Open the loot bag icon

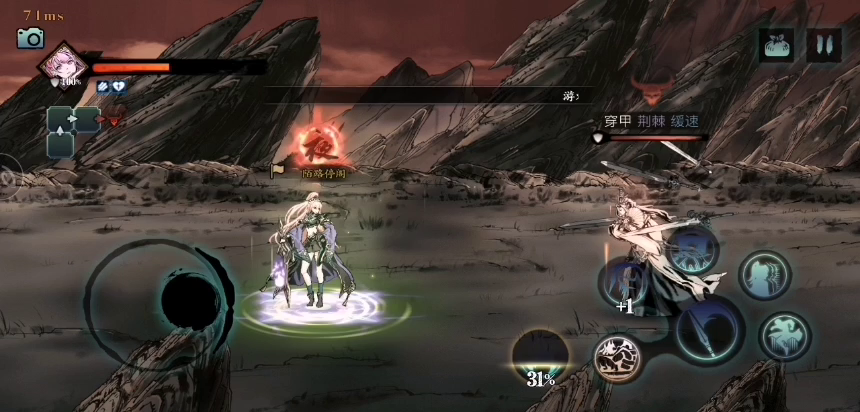coord(776,46)
